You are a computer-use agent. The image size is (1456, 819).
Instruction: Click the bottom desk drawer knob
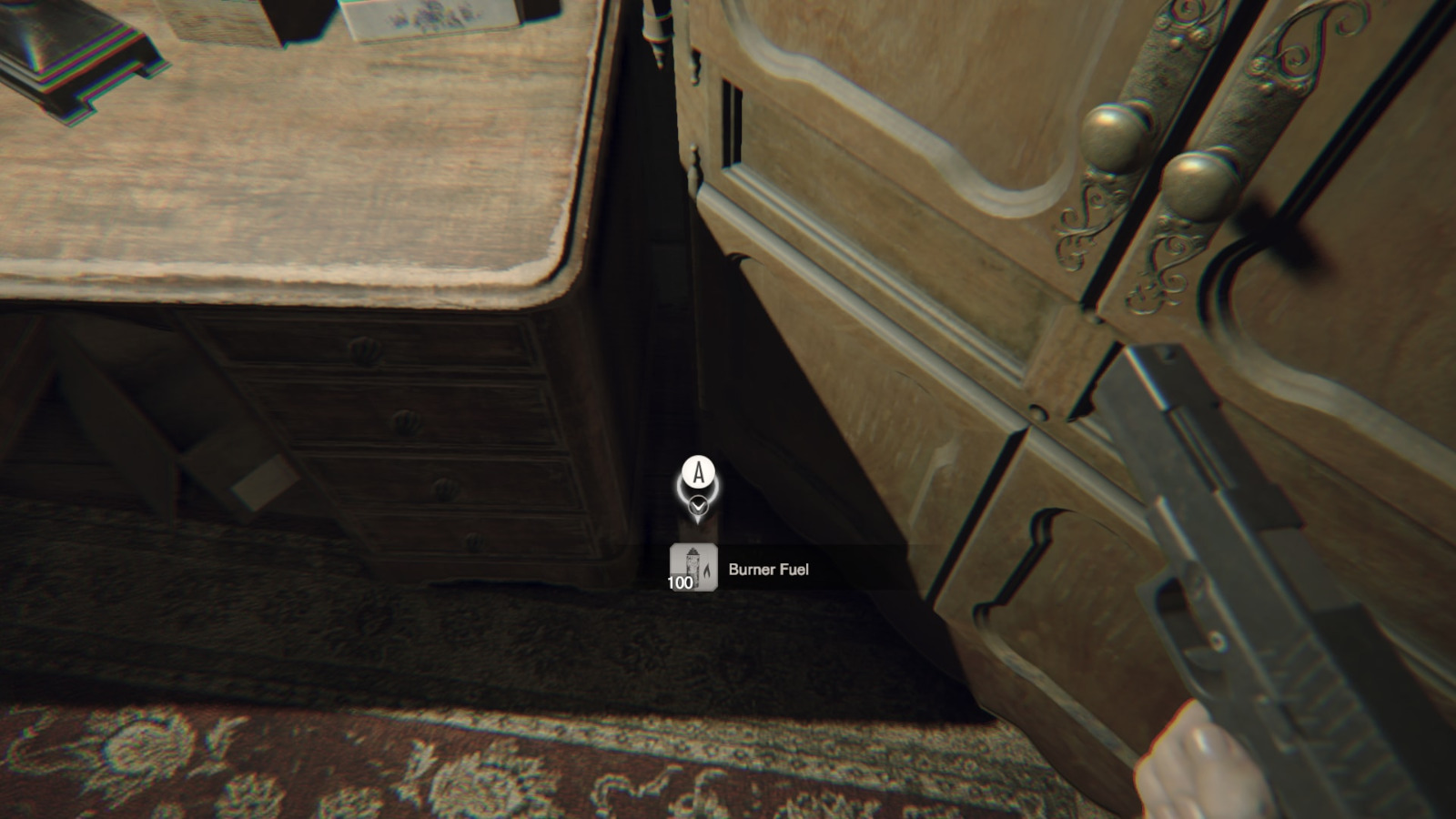pyautogui.click(x=474, y=542)
